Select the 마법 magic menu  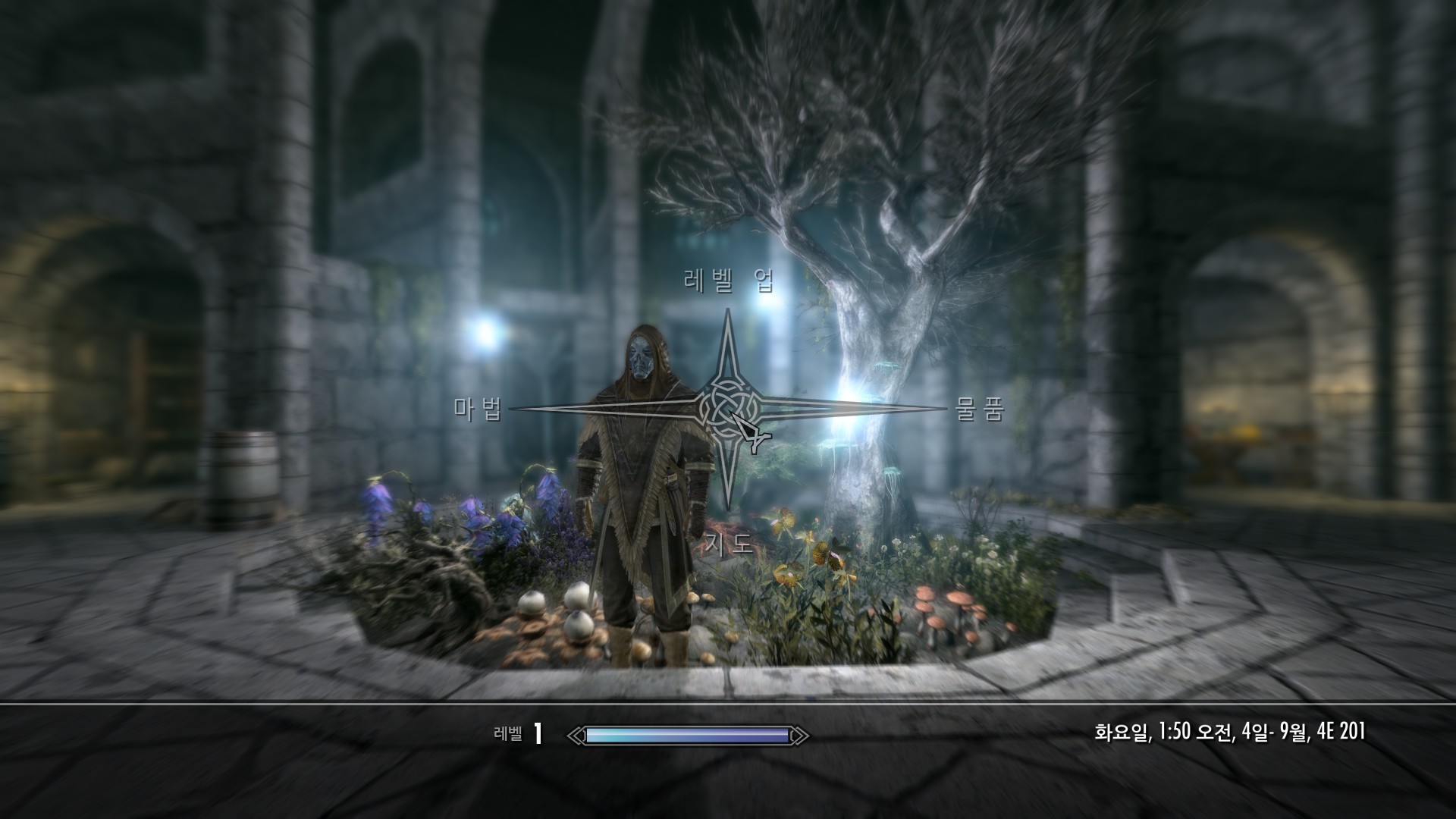(x=479, y=409)
